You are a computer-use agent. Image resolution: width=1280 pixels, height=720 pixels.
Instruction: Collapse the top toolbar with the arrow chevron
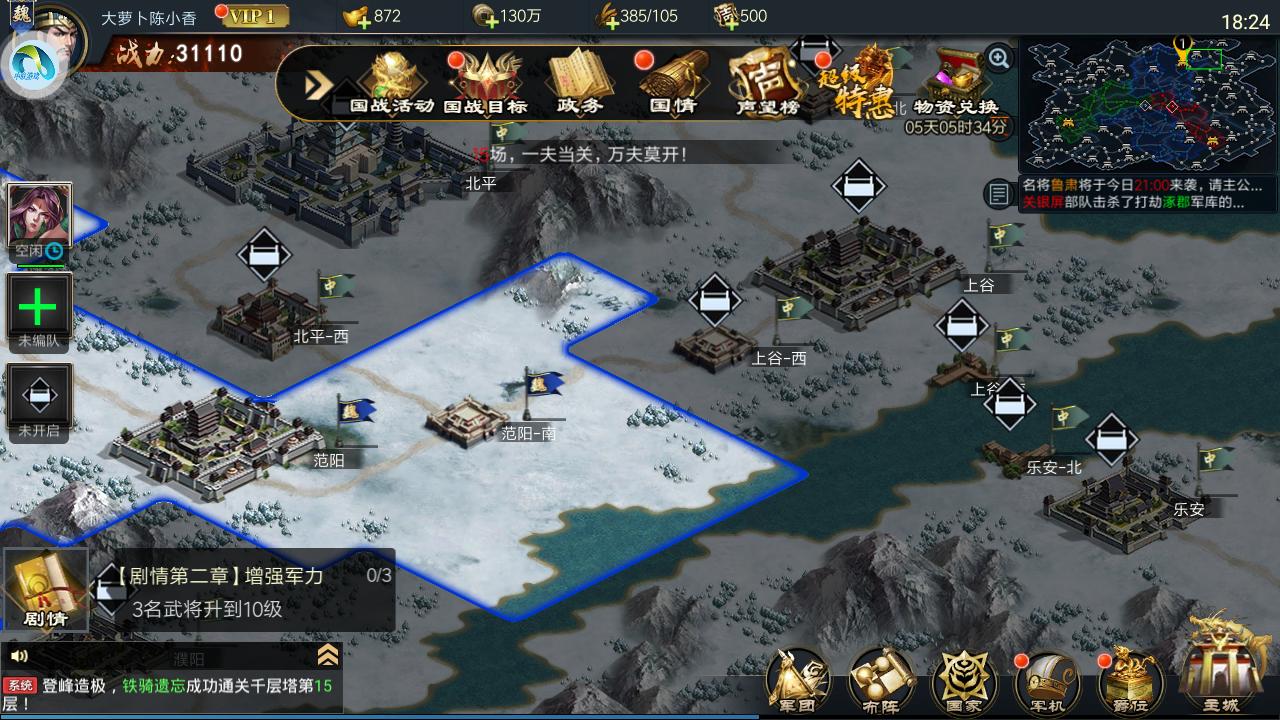coord(317,86)
